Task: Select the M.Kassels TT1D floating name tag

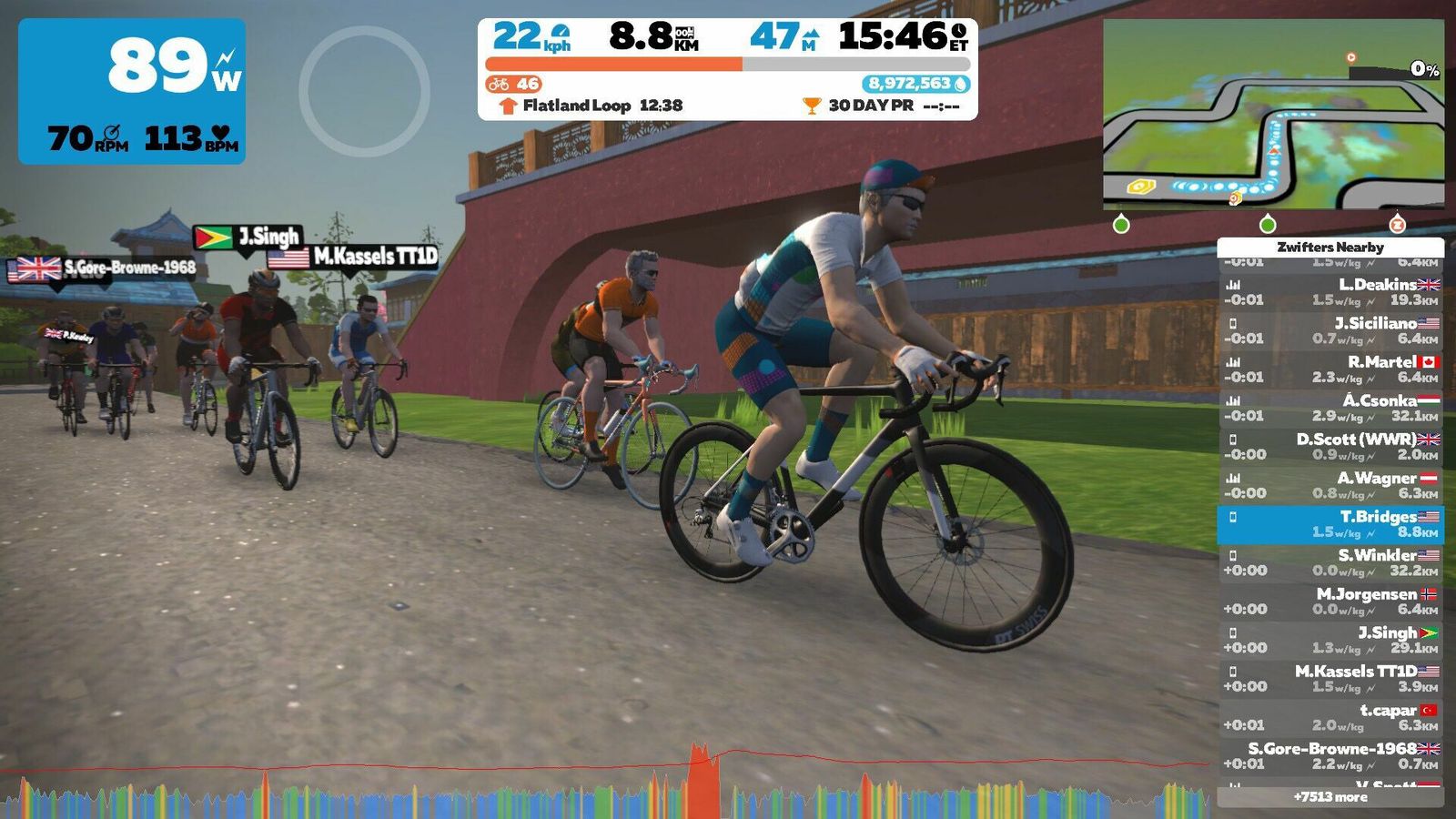Action: click(x=353, y=258)
